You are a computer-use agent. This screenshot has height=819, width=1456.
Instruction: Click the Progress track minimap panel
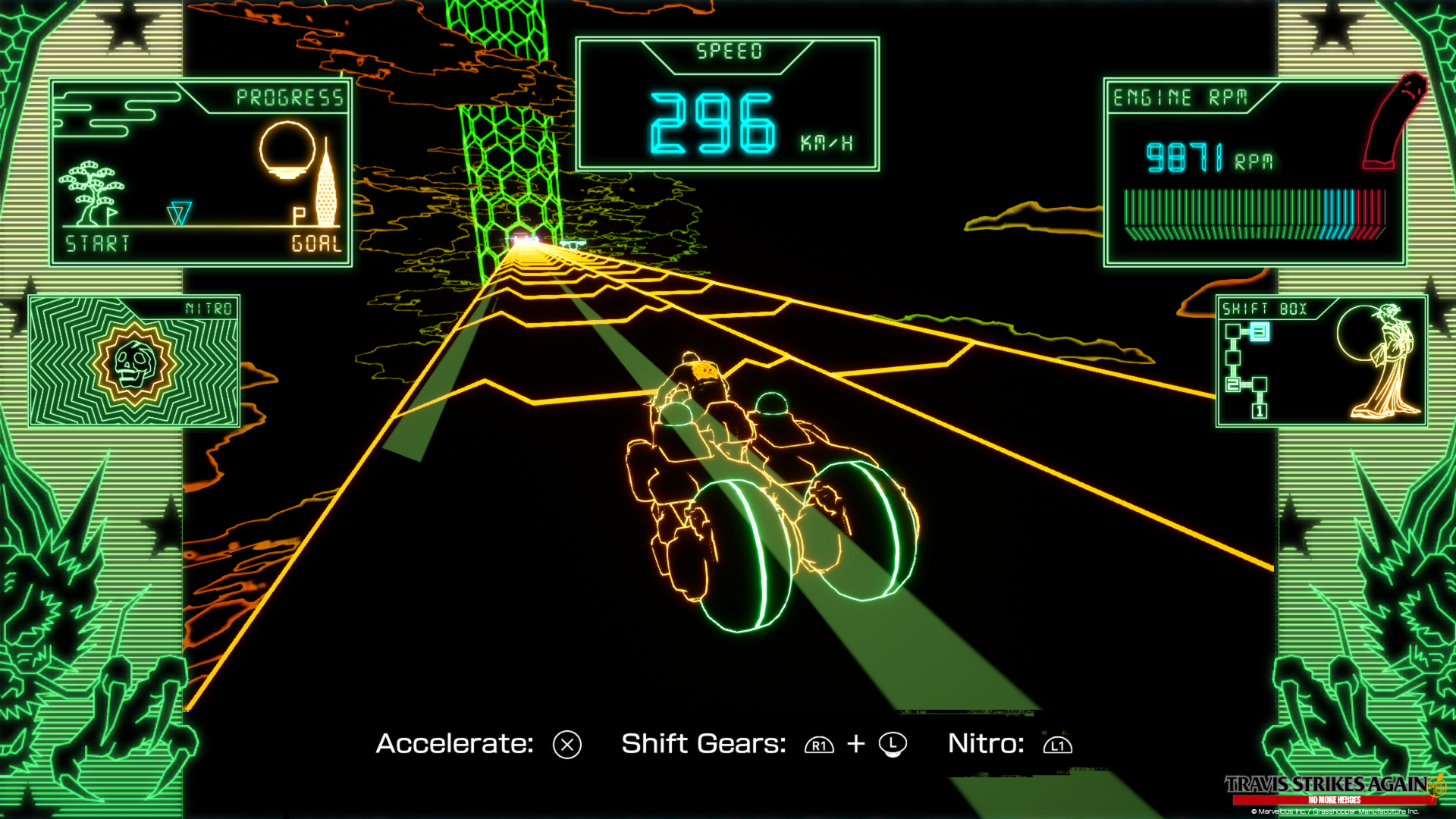[201, 172]
